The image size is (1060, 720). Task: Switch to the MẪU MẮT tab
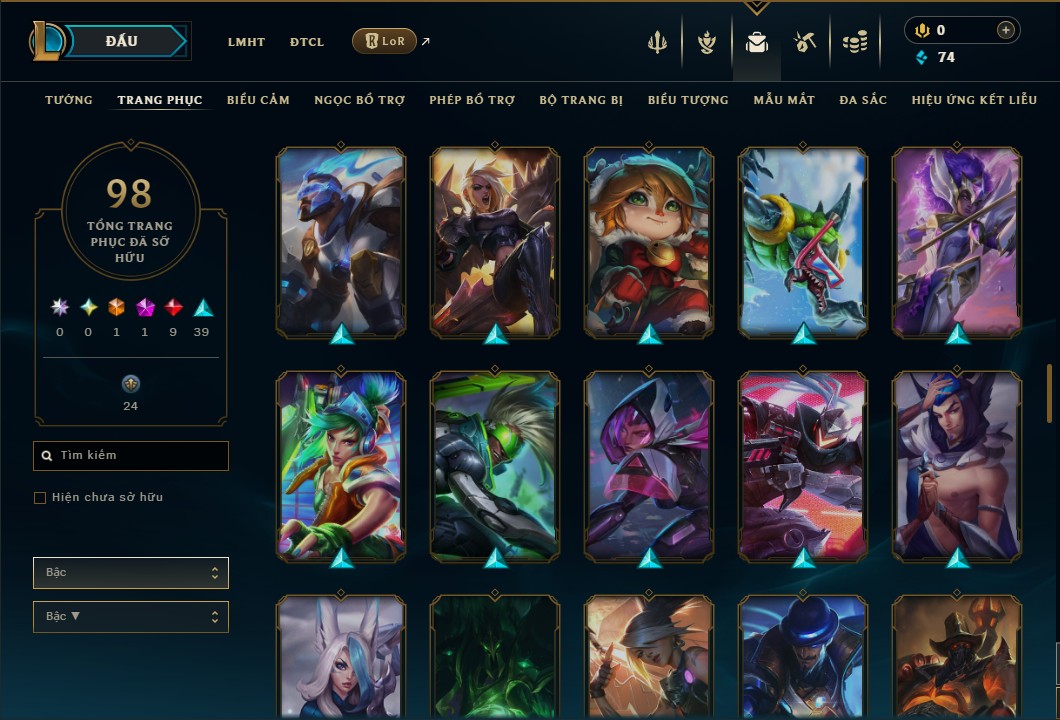click(x=784, y=100)
